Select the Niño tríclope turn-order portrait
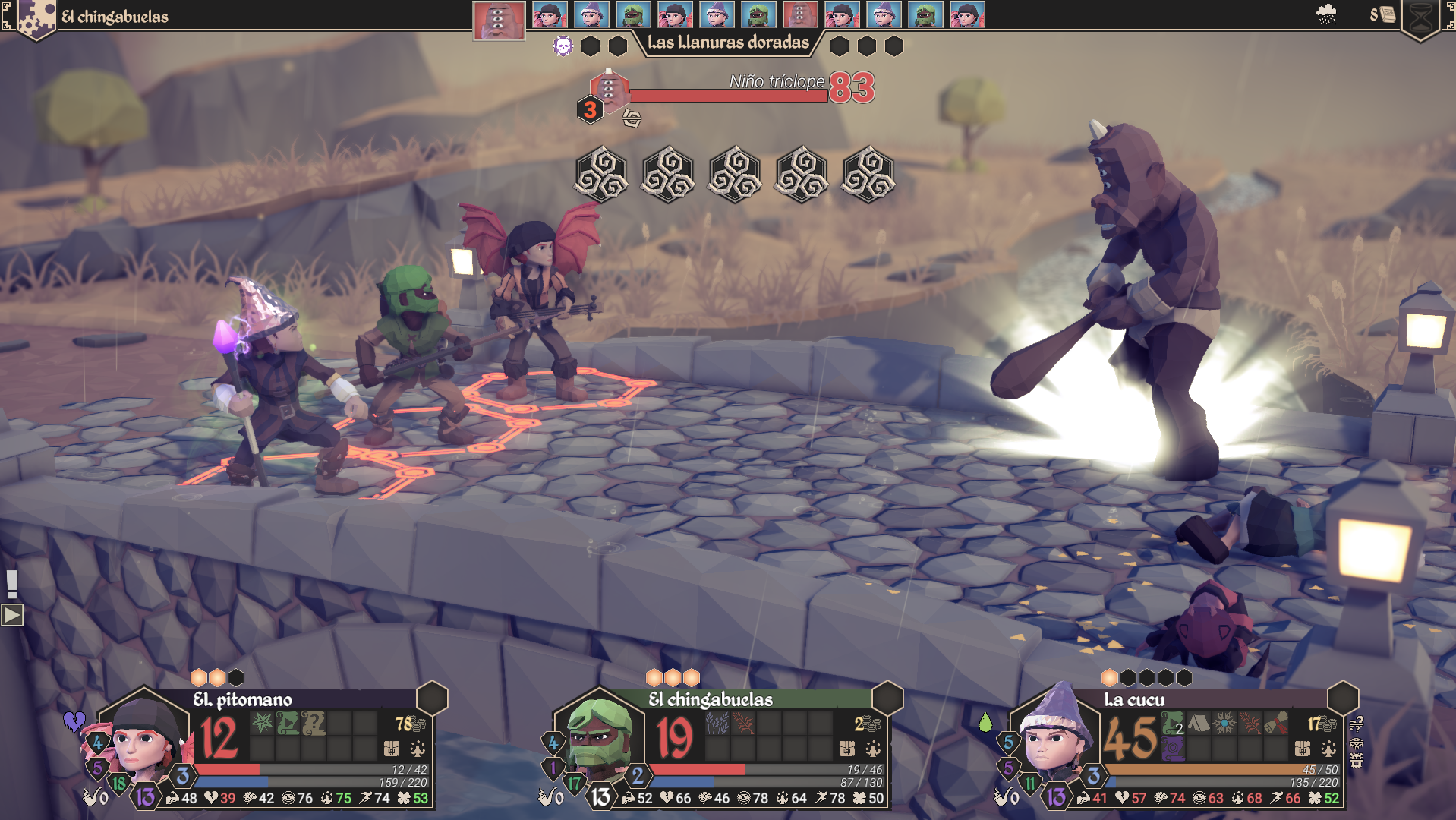 coord(499,19)
